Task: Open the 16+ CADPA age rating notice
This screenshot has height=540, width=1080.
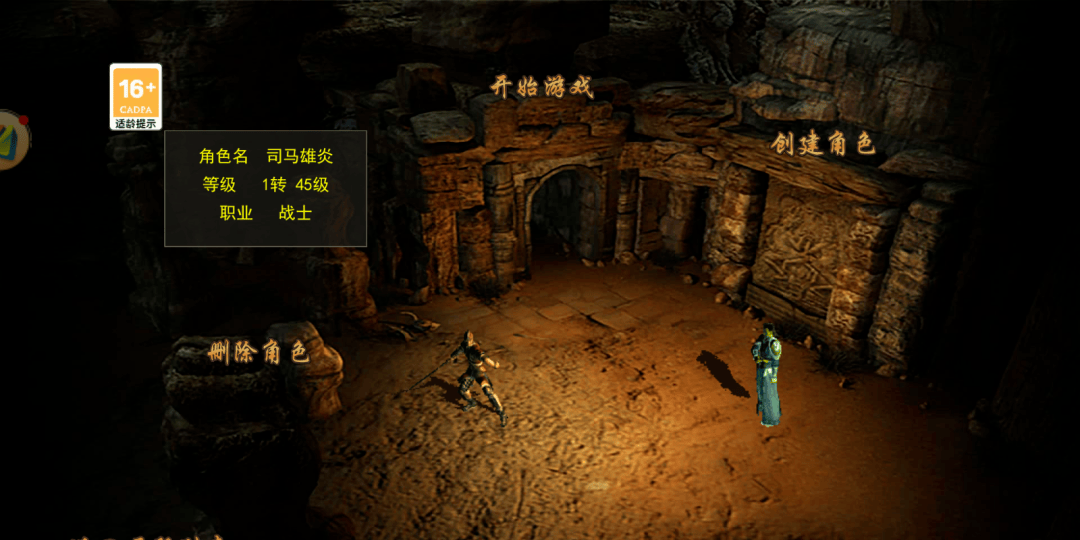Action: click(x=135, y=97)
